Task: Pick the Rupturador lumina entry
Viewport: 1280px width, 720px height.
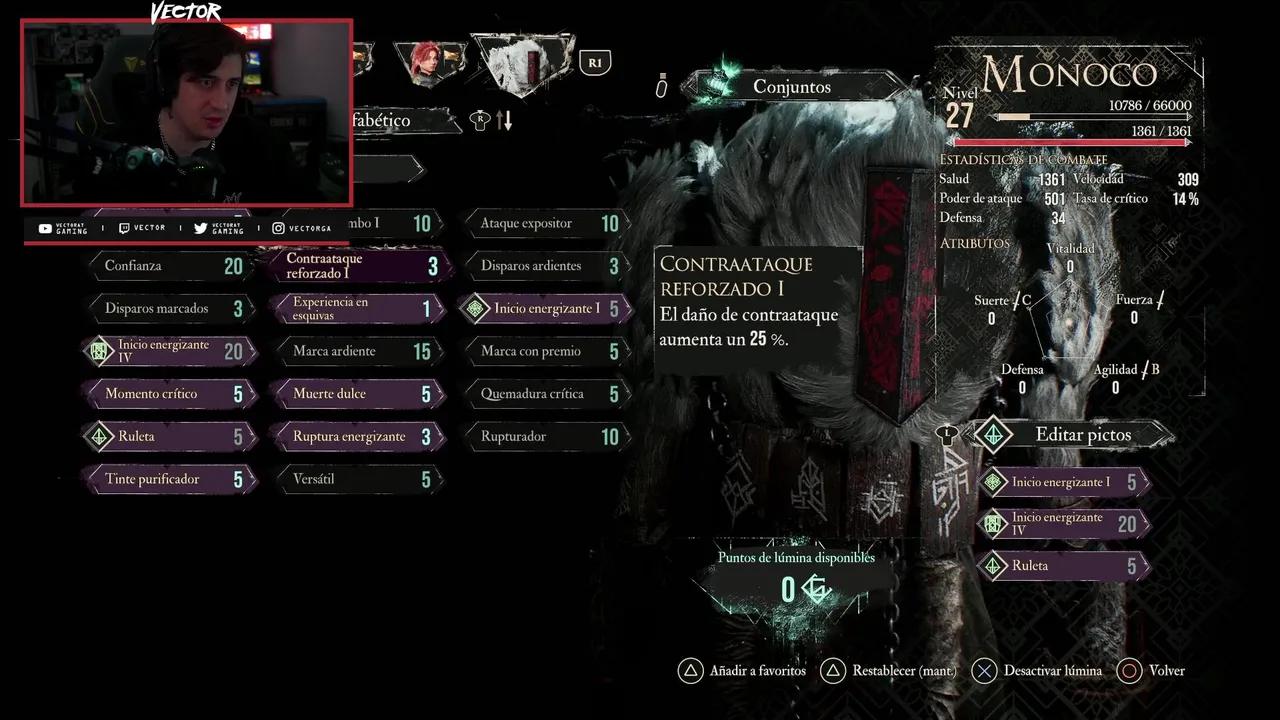Action: tap(546, 437)
